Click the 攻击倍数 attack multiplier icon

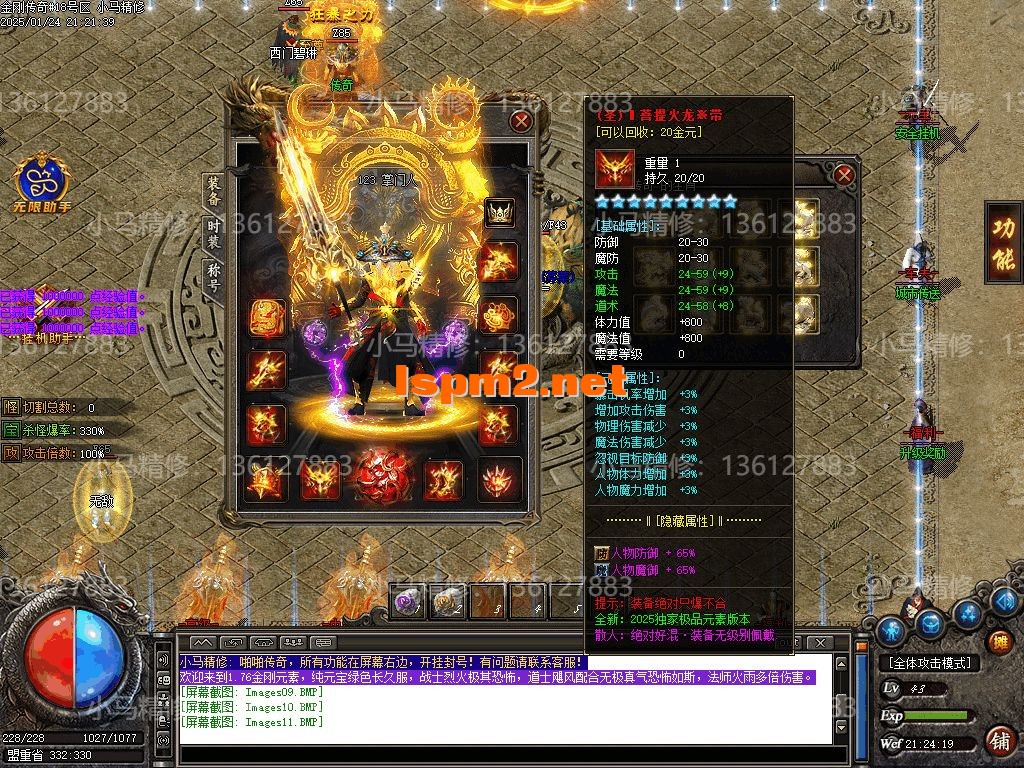click(x=10, y=453)
